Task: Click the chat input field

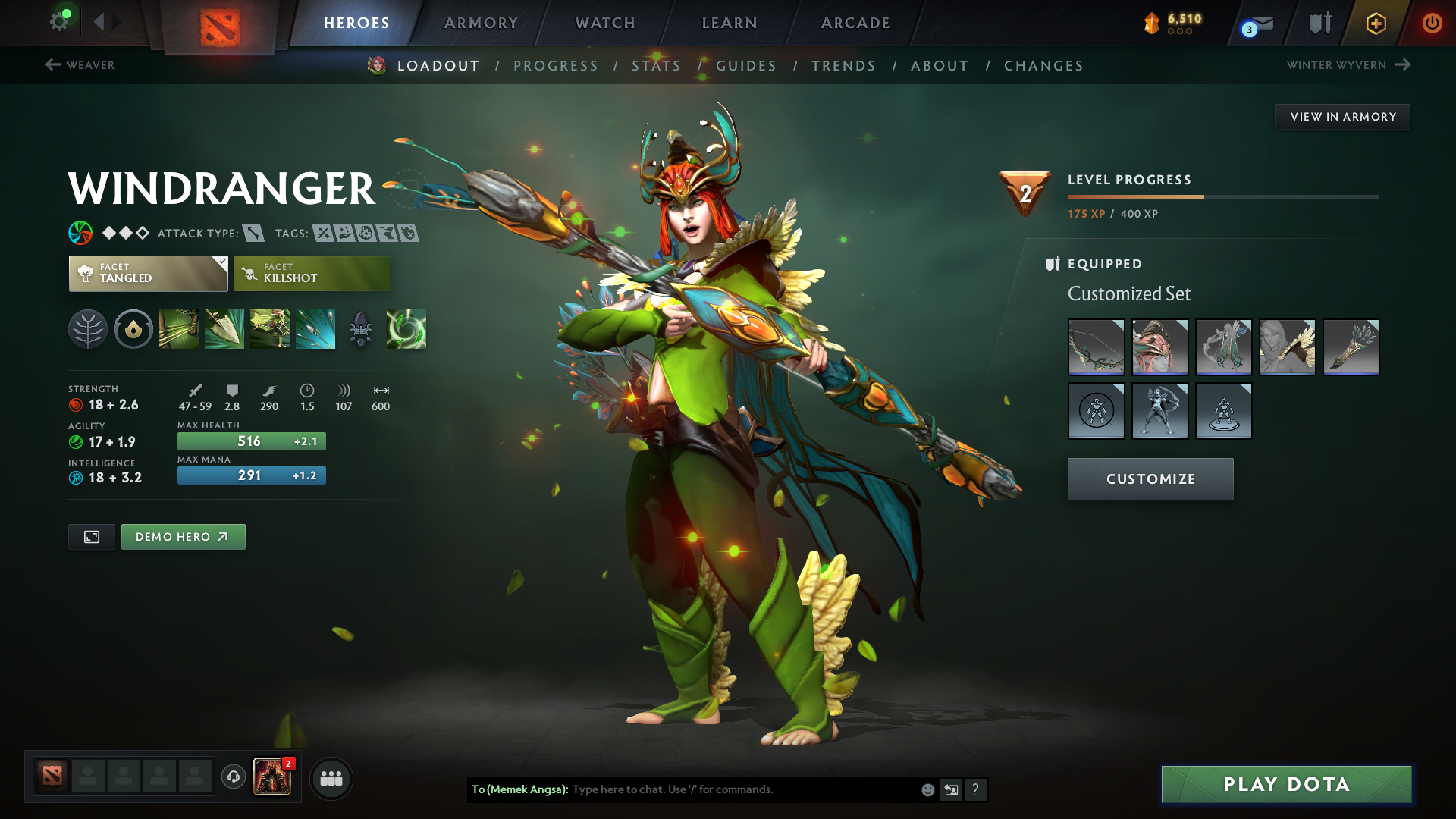Action: tap(743, 789)
